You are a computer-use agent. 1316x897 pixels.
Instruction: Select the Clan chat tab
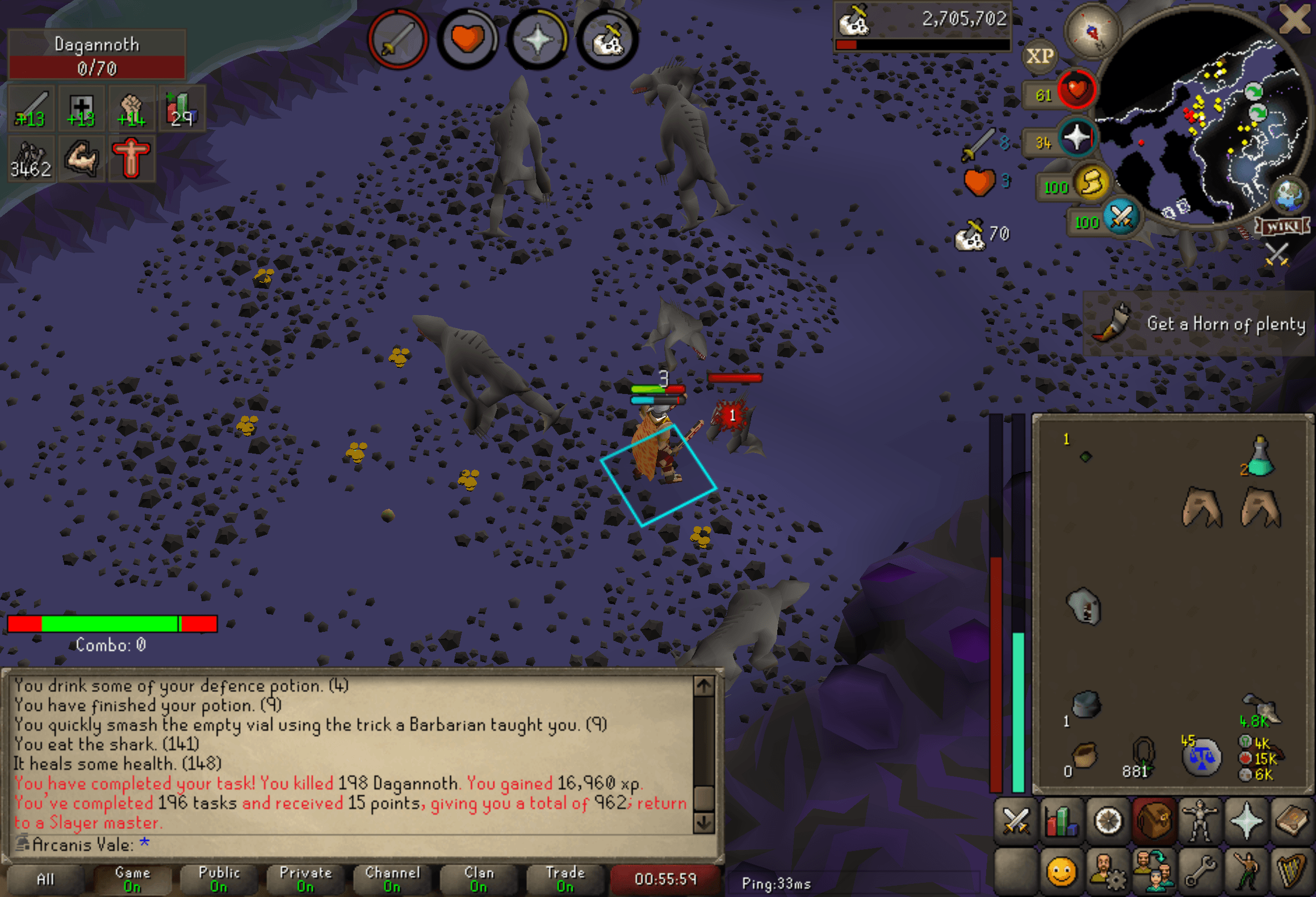[479, 879]
